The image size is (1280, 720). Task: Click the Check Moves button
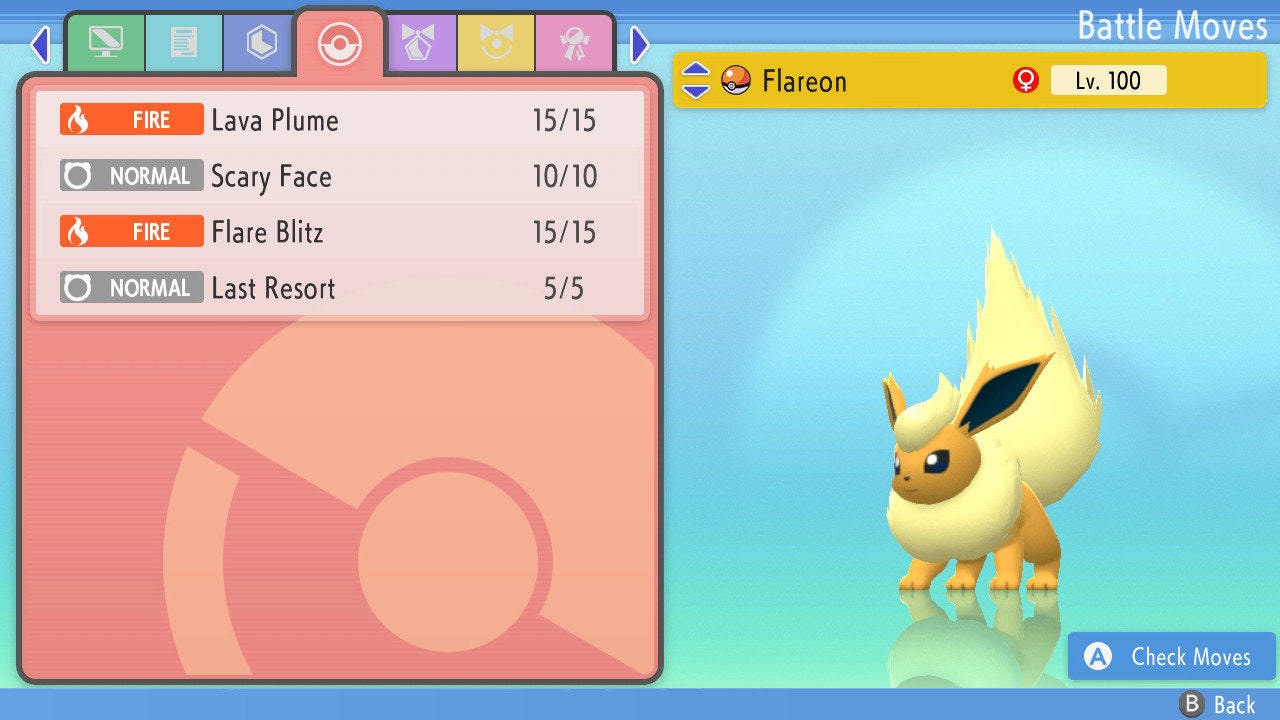(1172, 657)
